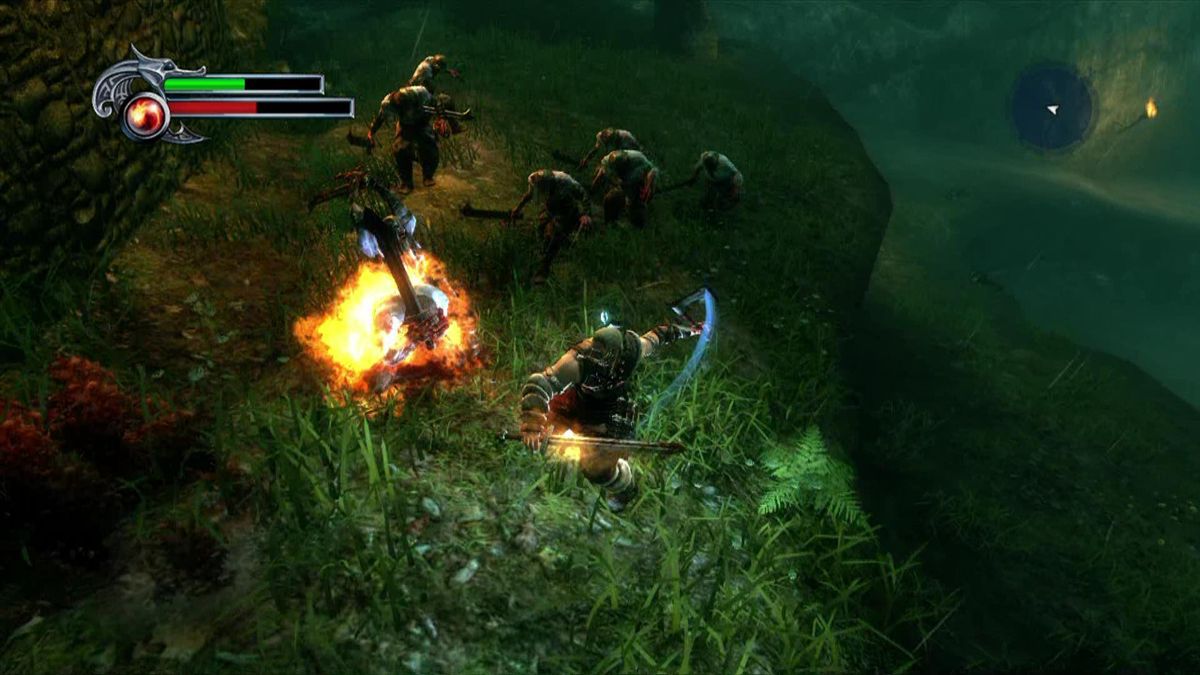Select the red rage orb icon
Screen dimensions: 1200x675
(x=146, y=116)
